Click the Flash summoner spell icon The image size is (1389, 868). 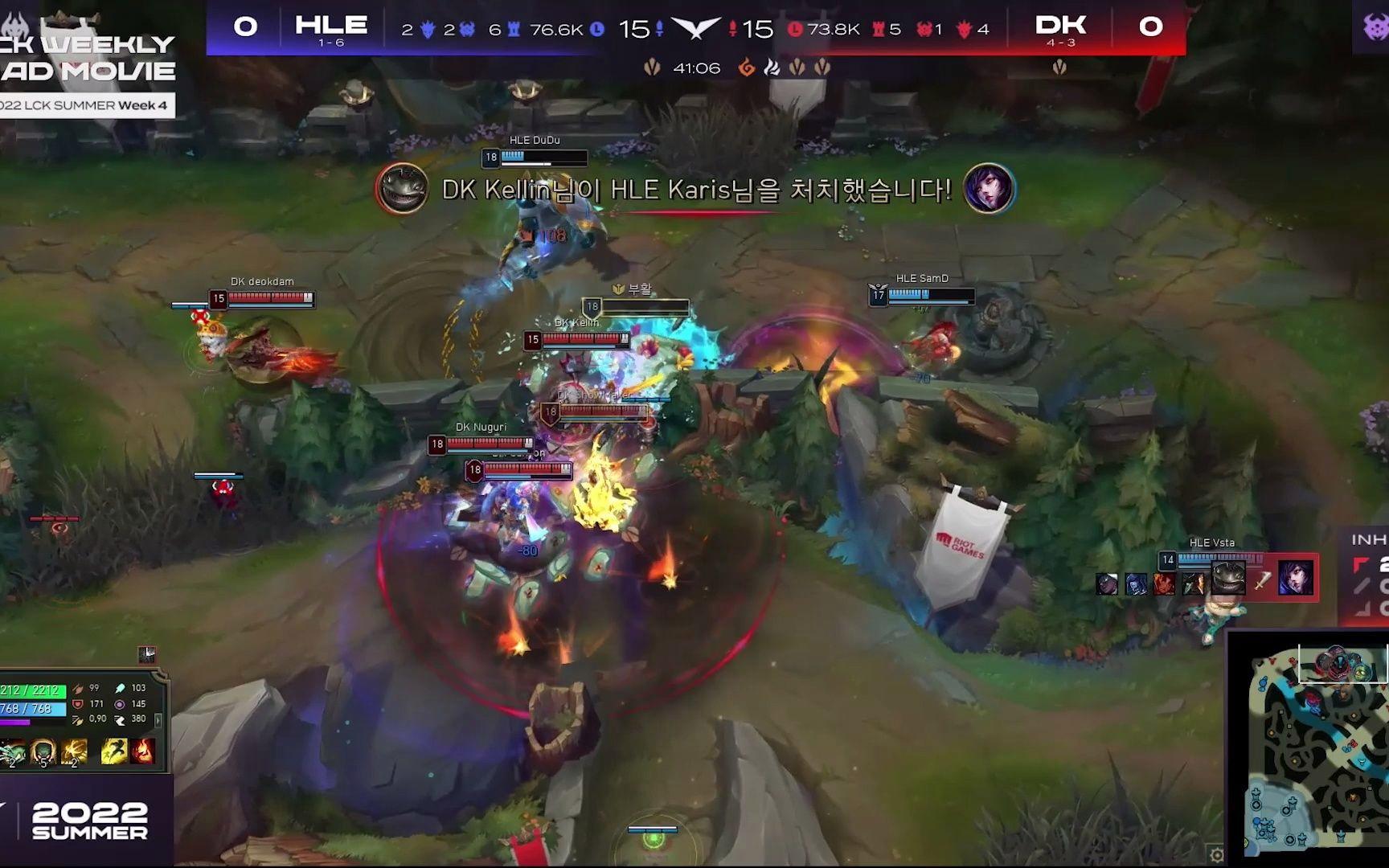click(x=114, y=751)
